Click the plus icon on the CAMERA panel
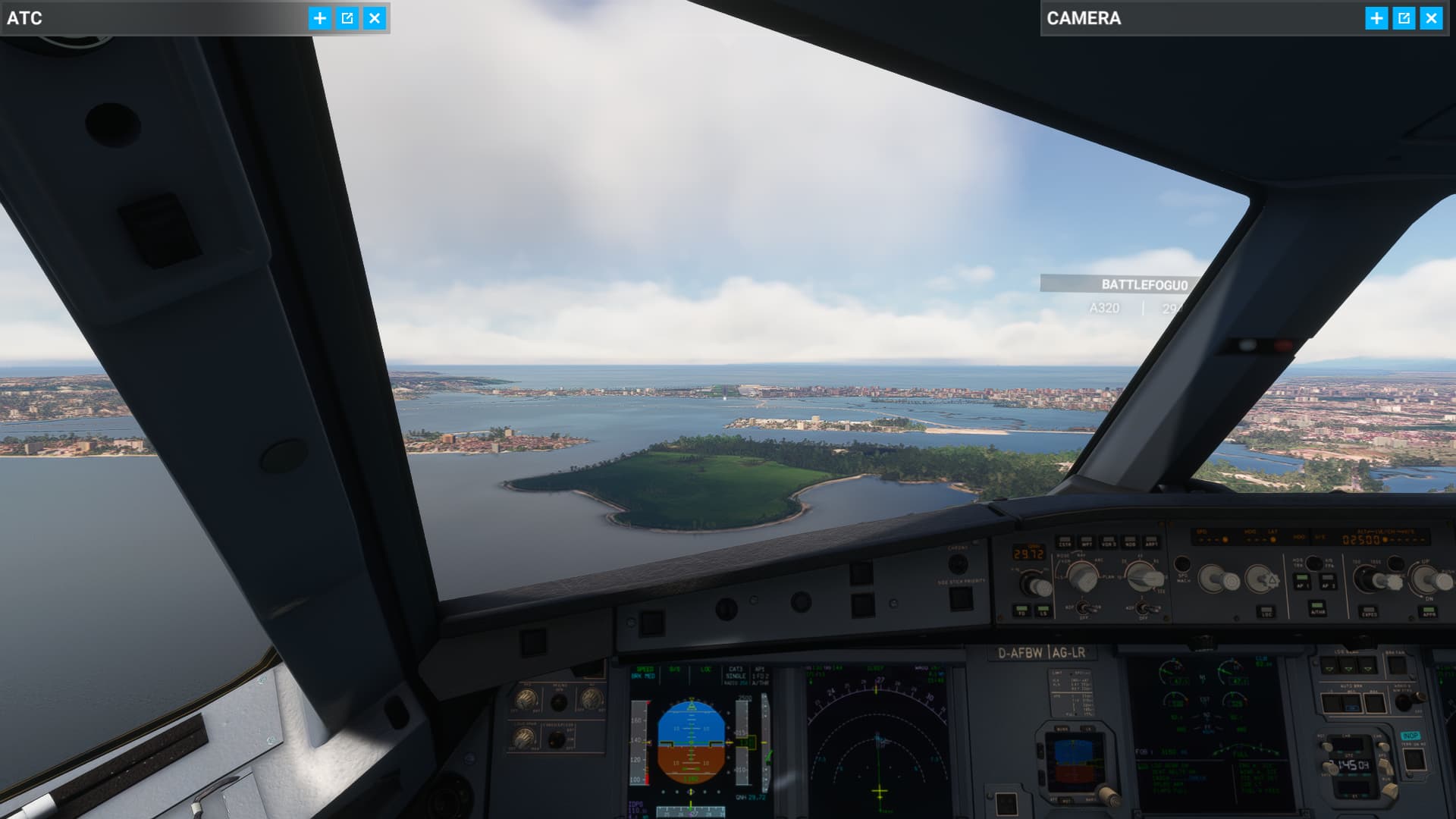The width and height of the screenshot is (1456, 819). (x=1375, y=19)
